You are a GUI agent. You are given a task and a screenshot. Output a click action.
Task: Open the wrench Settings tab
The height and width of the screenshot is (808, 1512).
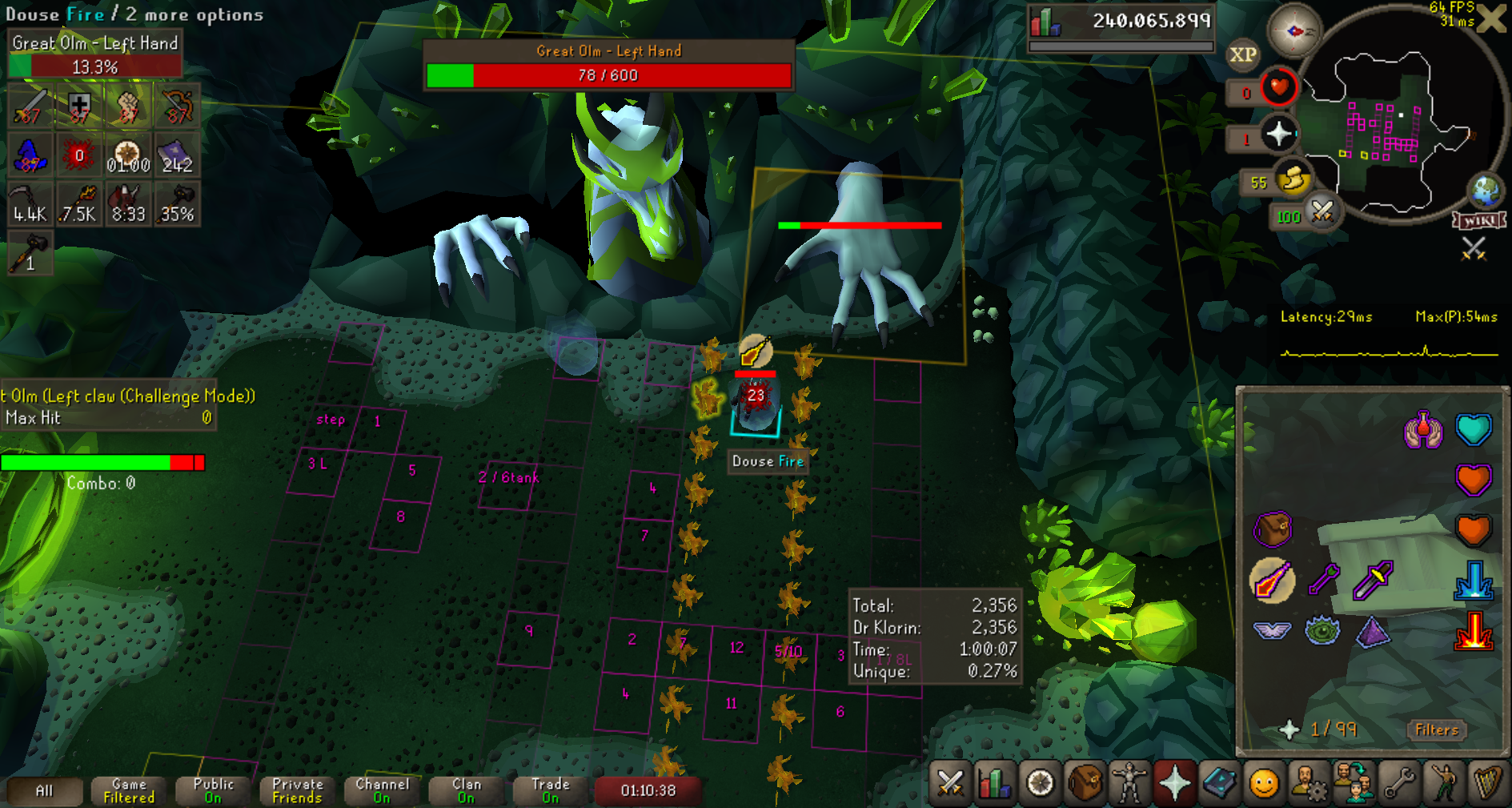pyautogui.click(x=1398, y=782)
